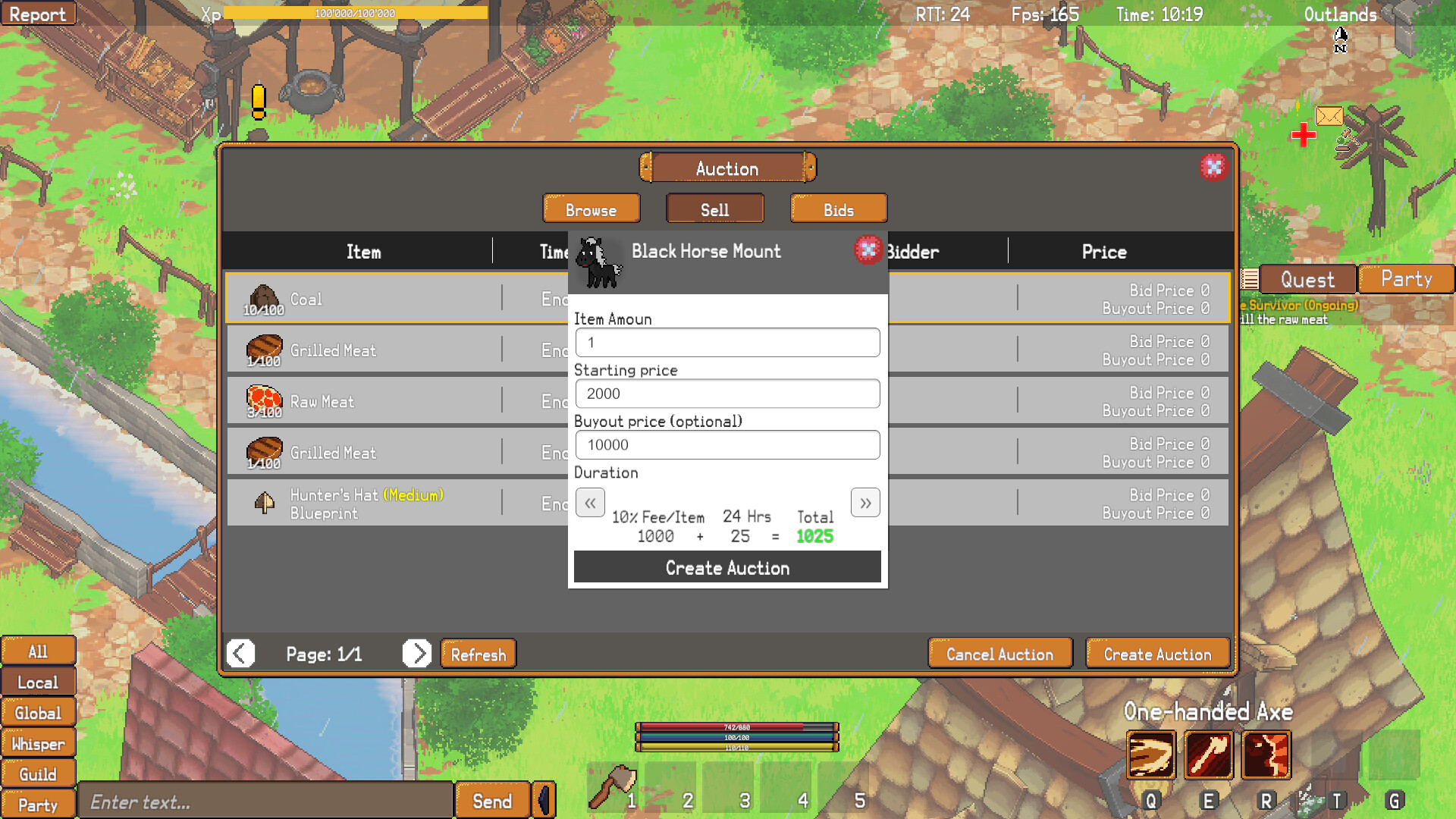Increase auction duration with right double-arrow
The width and height of the screenshot is (1456, 819).
[x=864, y=502]
